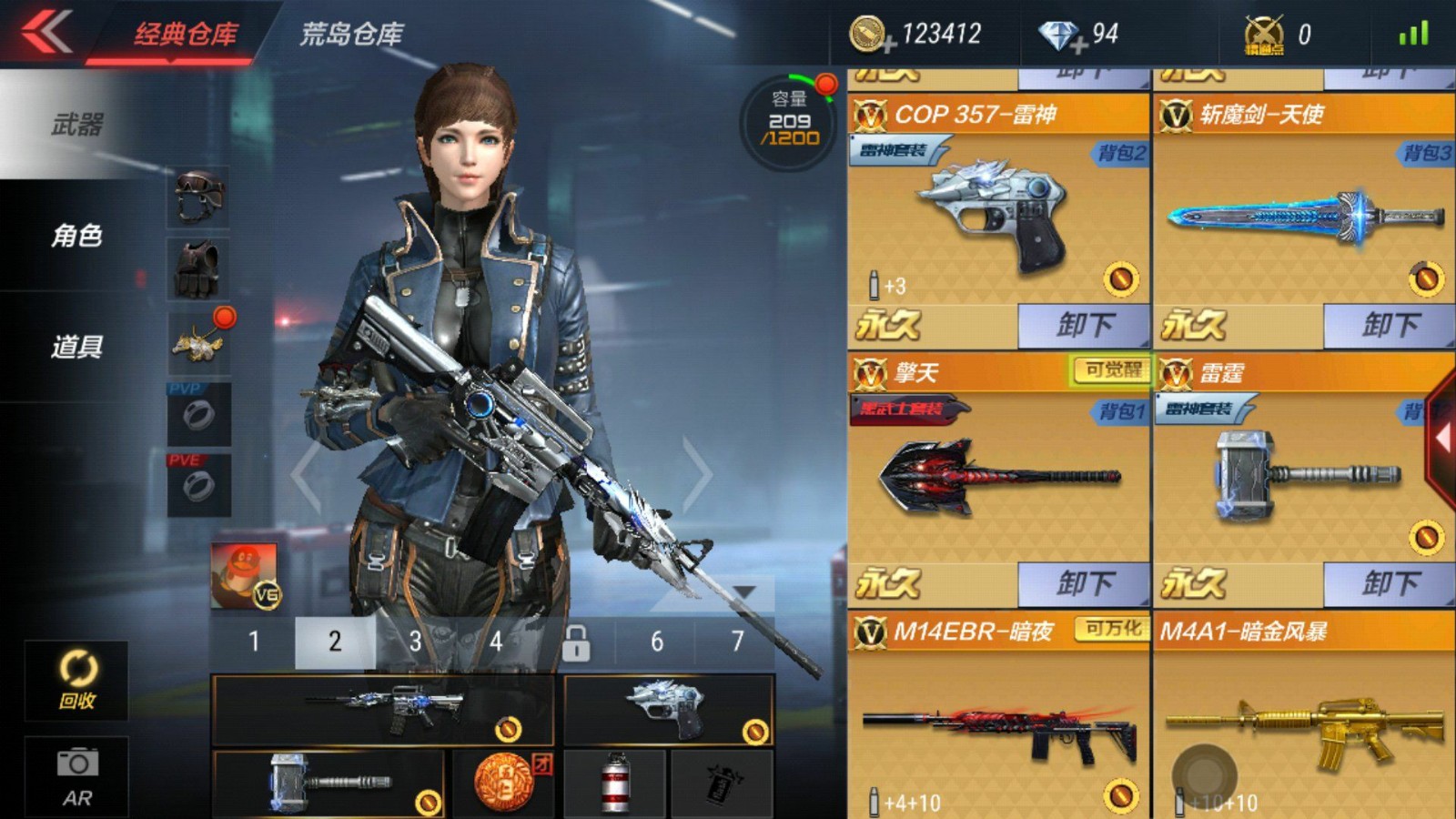The image size is (1456, 819).
Task: Open the 武器 category
Action: [x=77, y=124]
